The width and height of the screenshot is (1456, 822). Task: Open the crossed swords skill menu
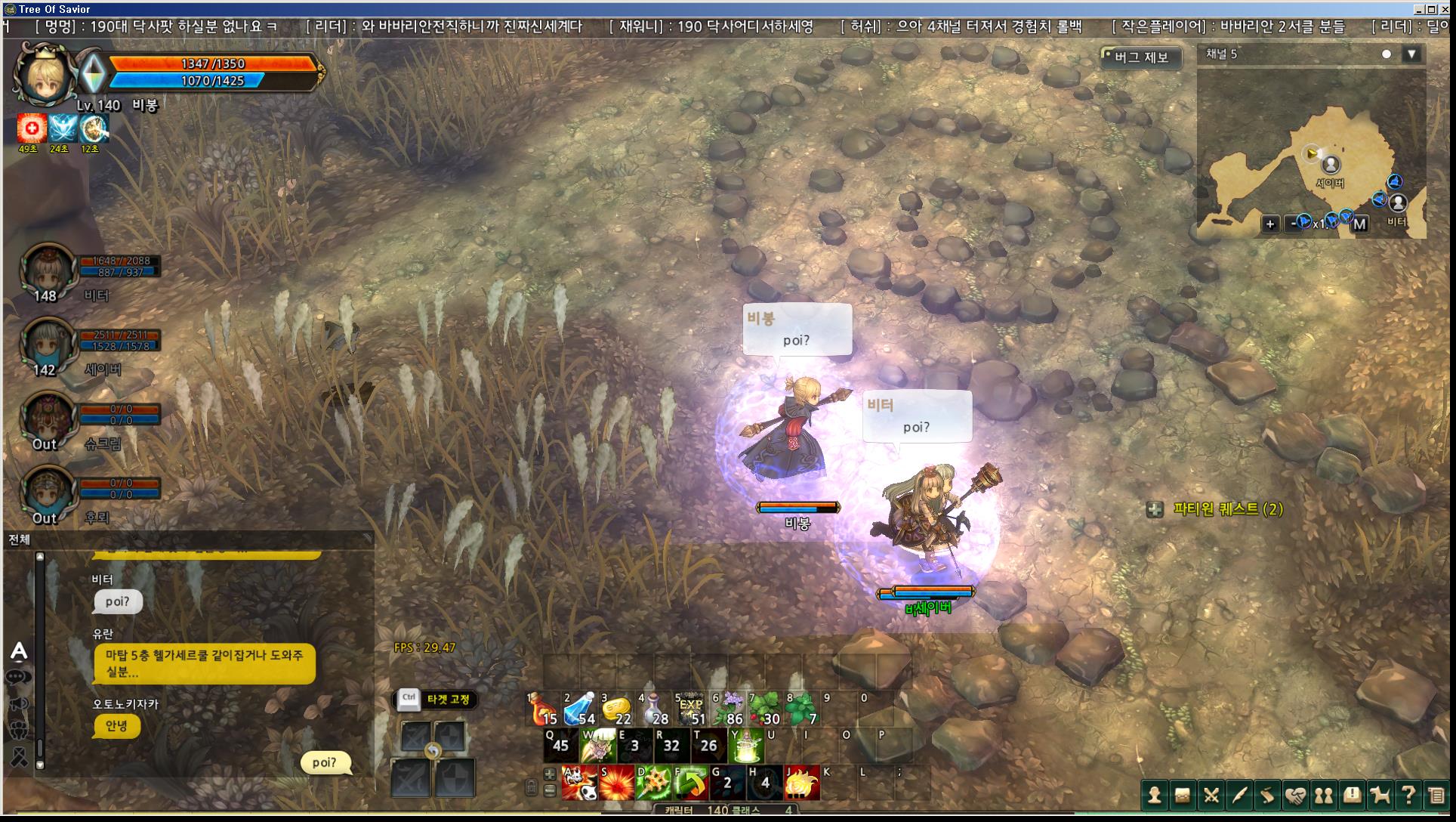(x=1211, y=795)
